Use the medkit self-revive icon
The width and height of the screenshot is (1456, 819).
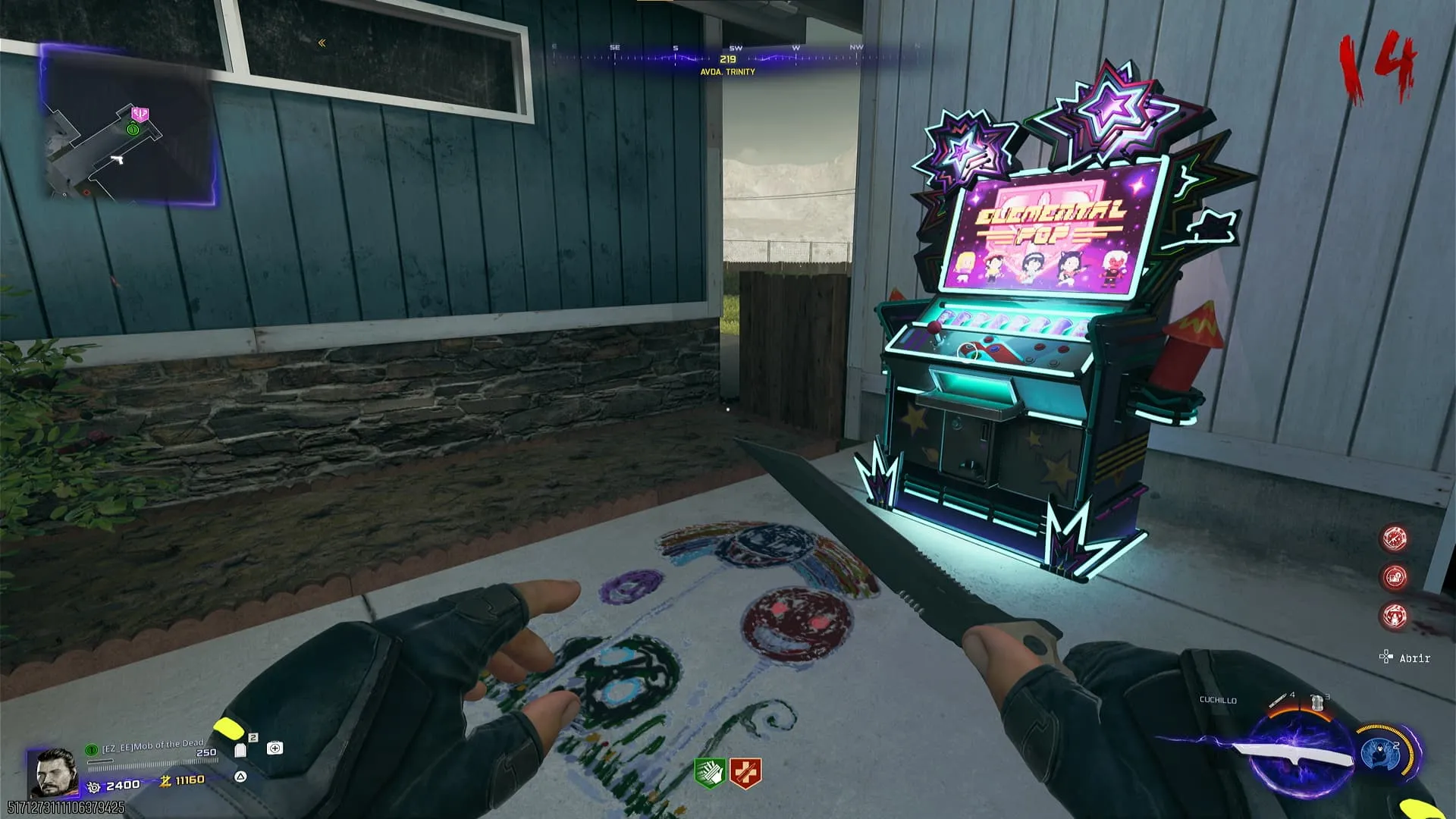coord(275,748)
